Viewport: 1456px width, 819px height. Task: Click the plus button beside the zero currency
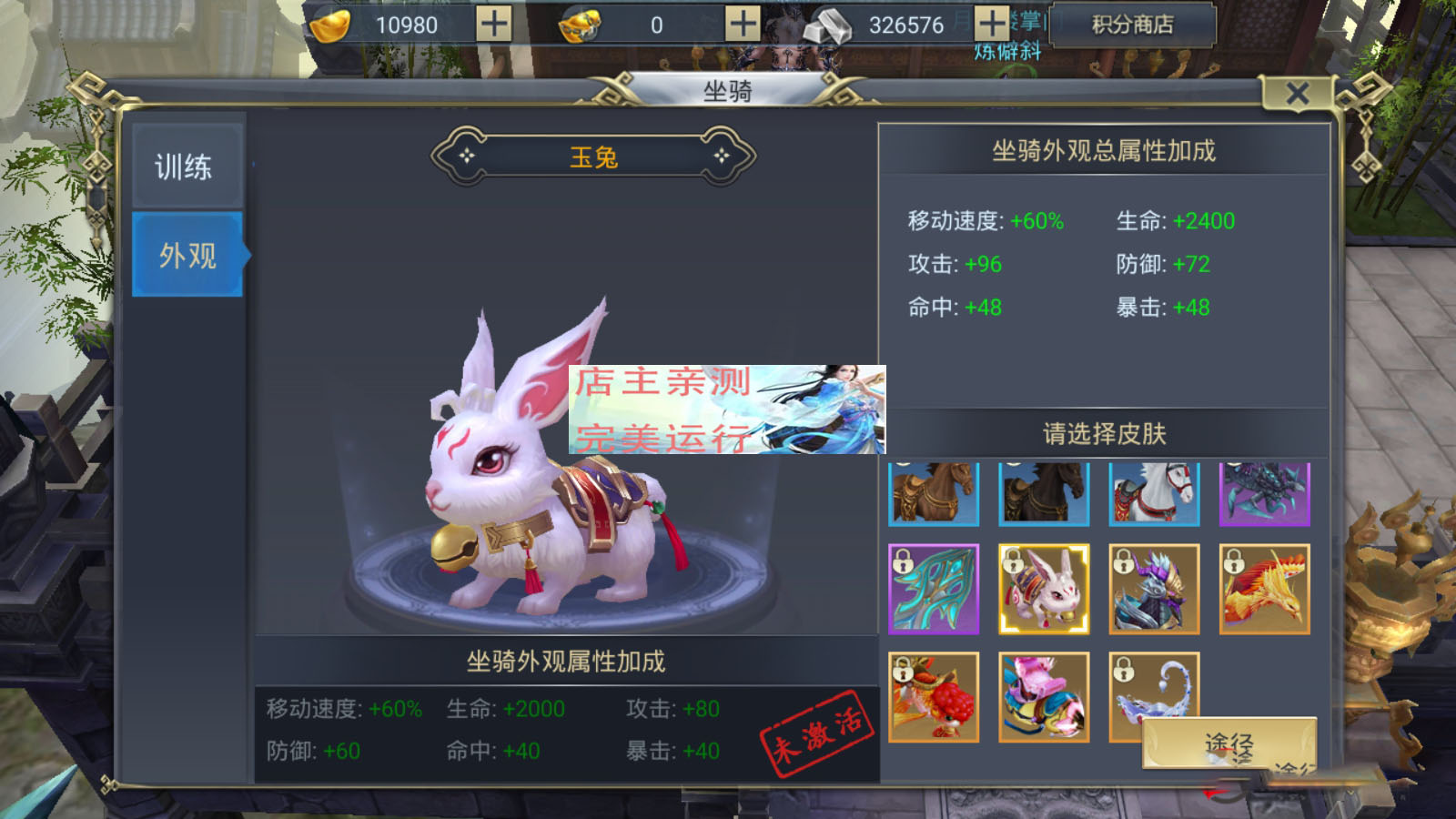point(743,25)
